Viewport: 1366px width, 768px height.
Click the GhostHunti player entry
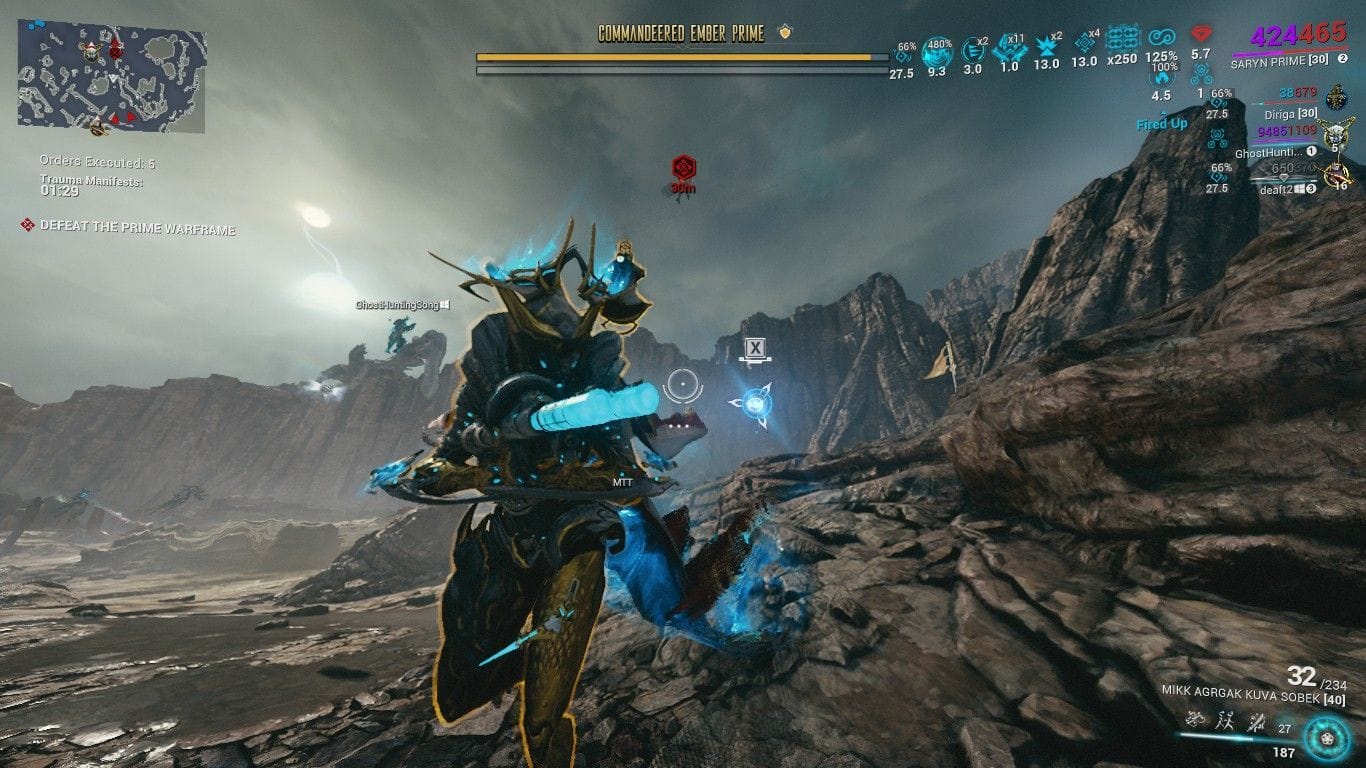click(1269, 152)
